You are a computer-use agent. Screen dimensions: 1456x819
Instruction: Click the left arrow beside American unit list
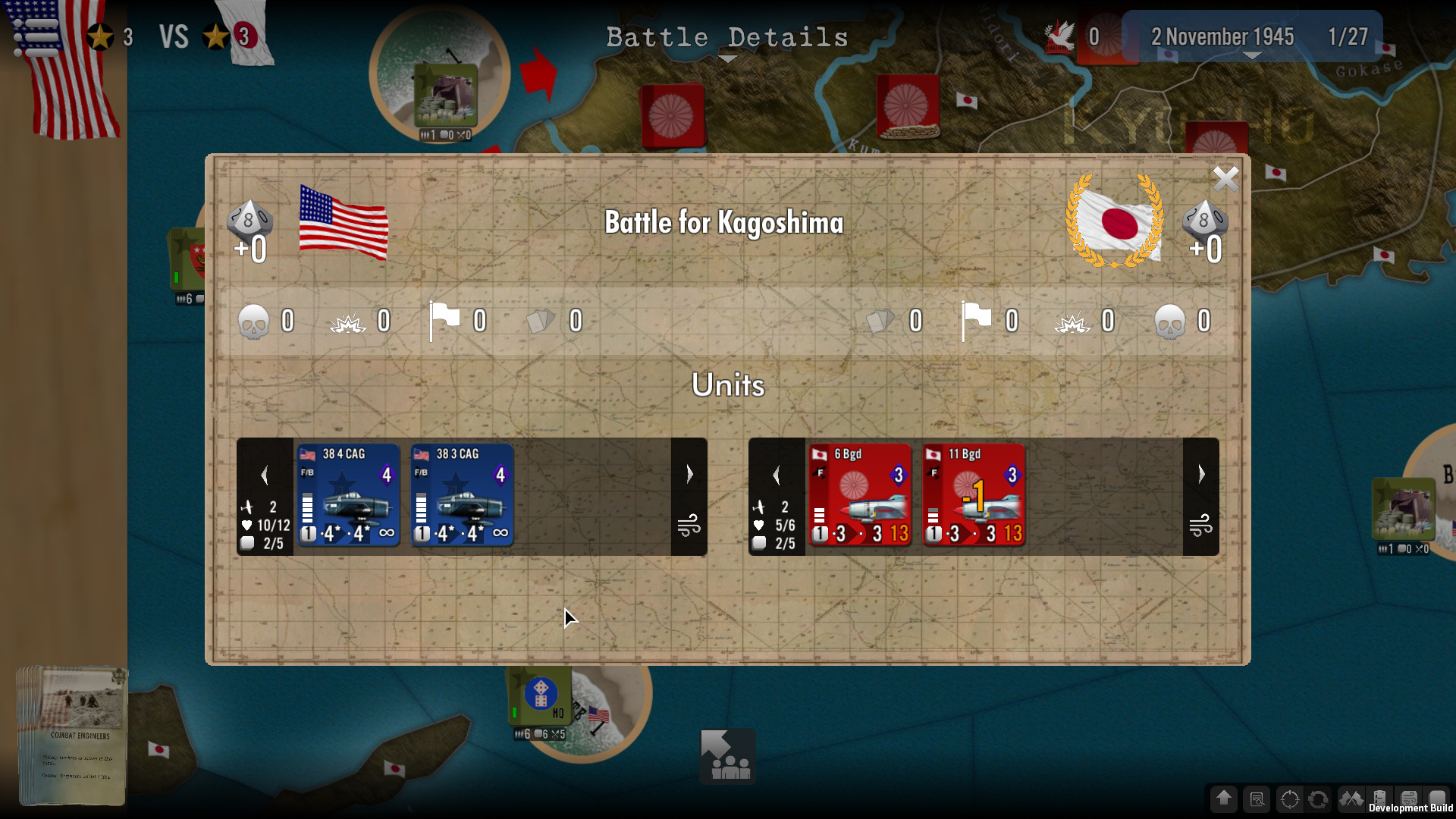click(265, 474)
